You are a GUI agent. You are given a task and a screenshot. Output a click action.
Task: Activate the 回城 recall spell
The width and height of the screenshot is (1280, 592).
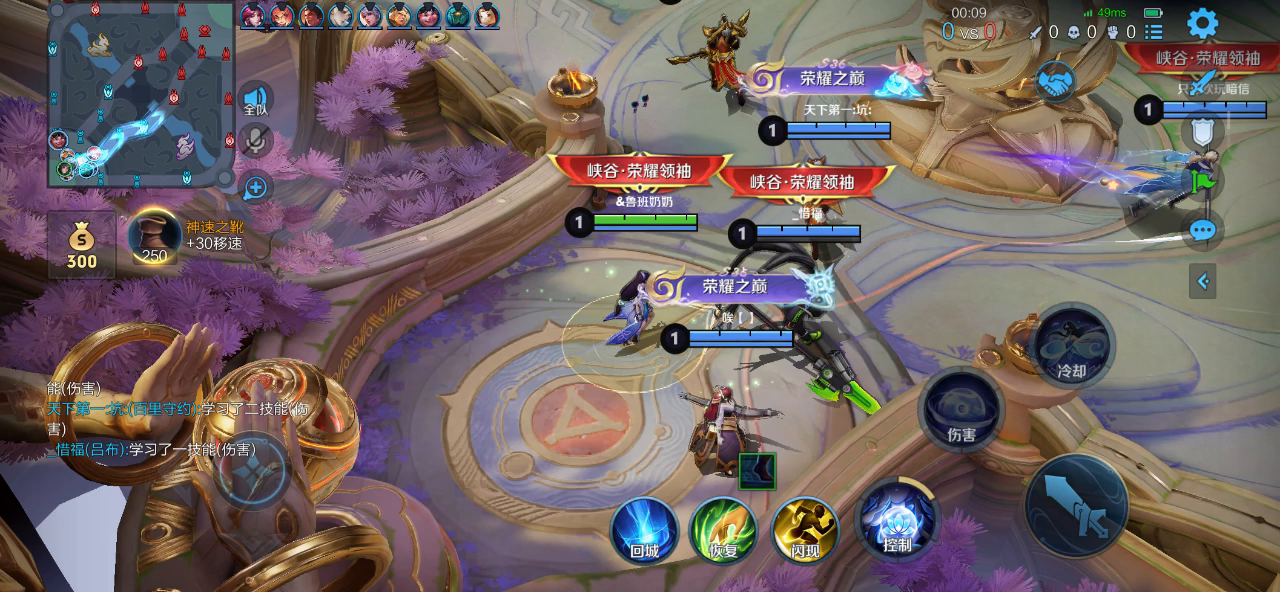pos(645,529)
